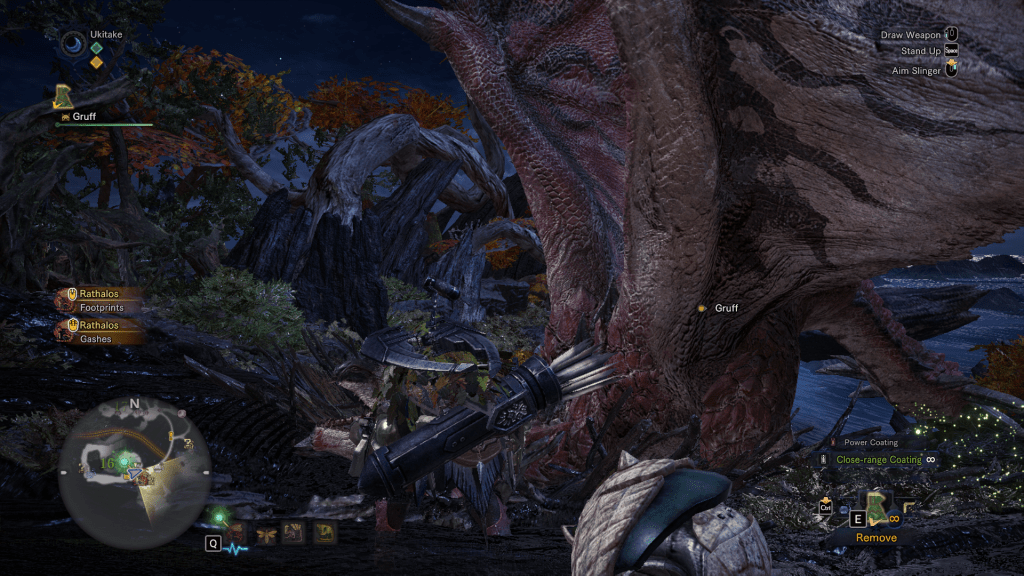The width and height of the screenshot is (1024, 576).
Task: Click the mantle icon above Gruff's name
Action: (x=64, y=97)
